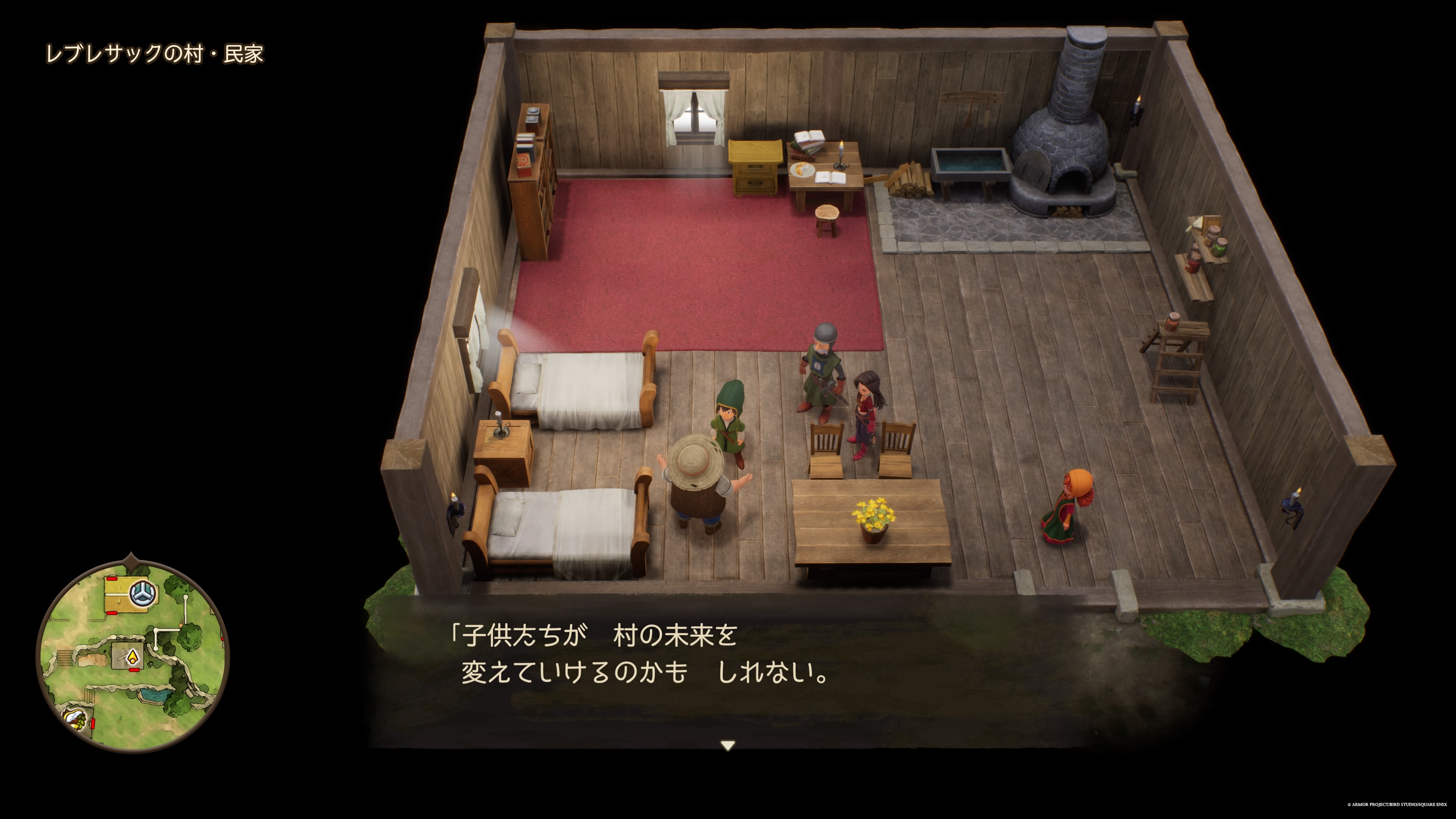This screenshot has width=1456, height=819.
Task: Click the circular village minimap
Action: 133,656
